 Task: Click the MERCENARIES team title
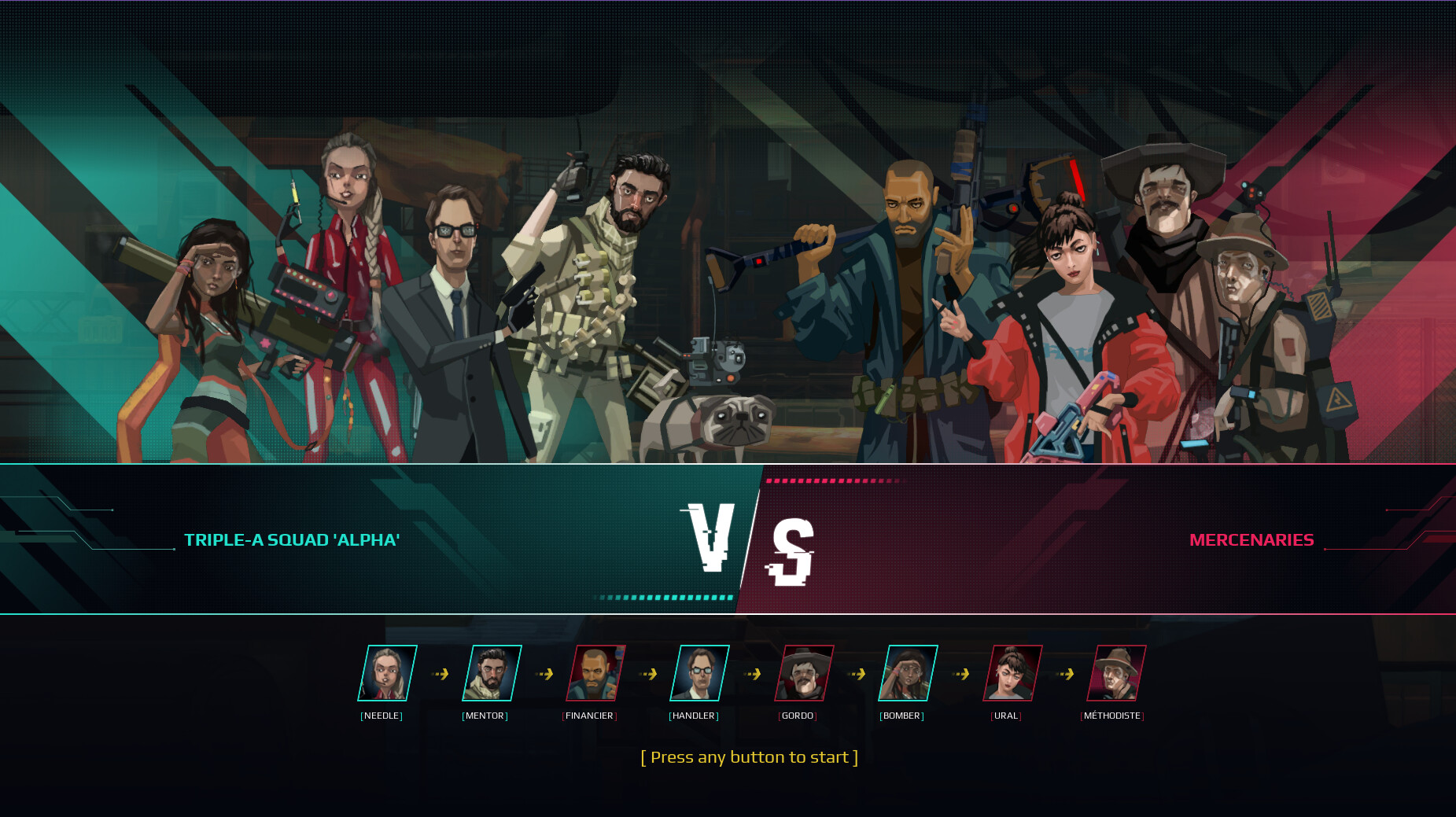1252,540
